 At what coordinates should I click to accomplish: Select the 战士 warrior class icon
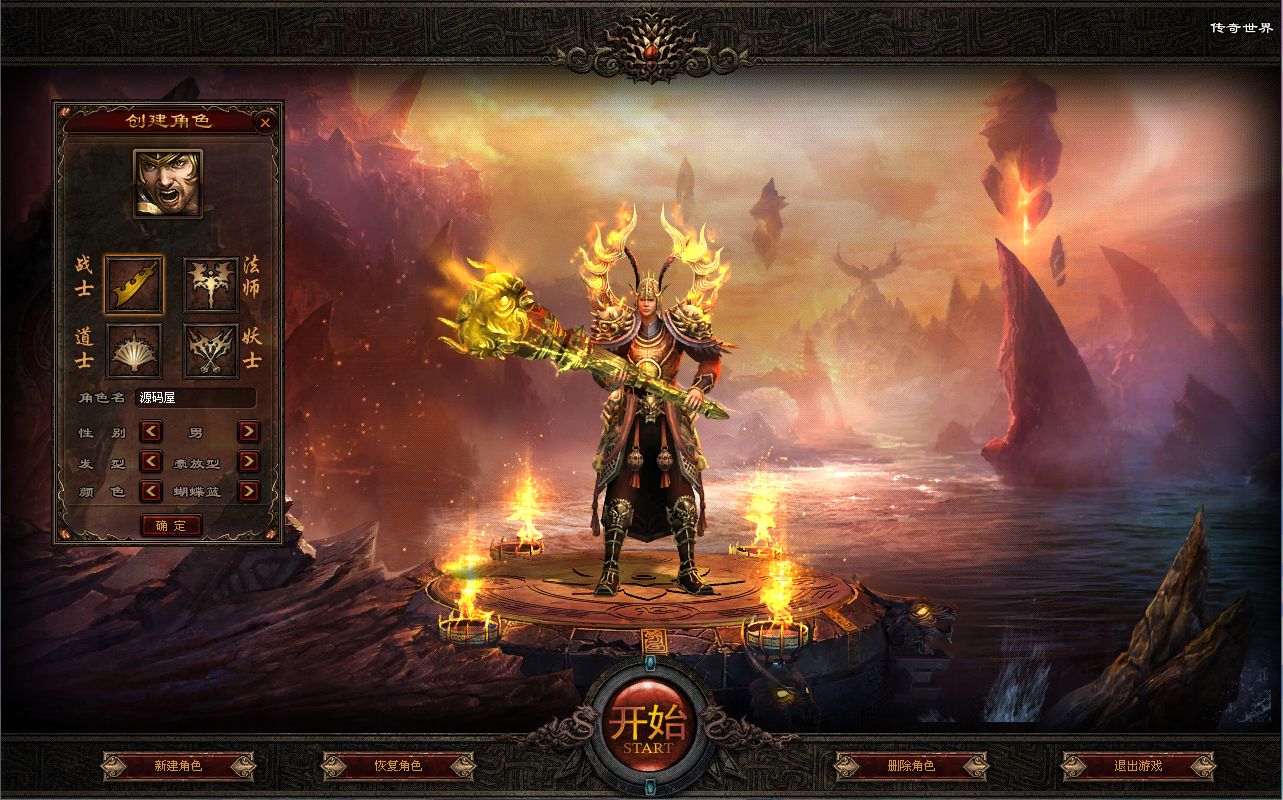[x=134, y=285]
